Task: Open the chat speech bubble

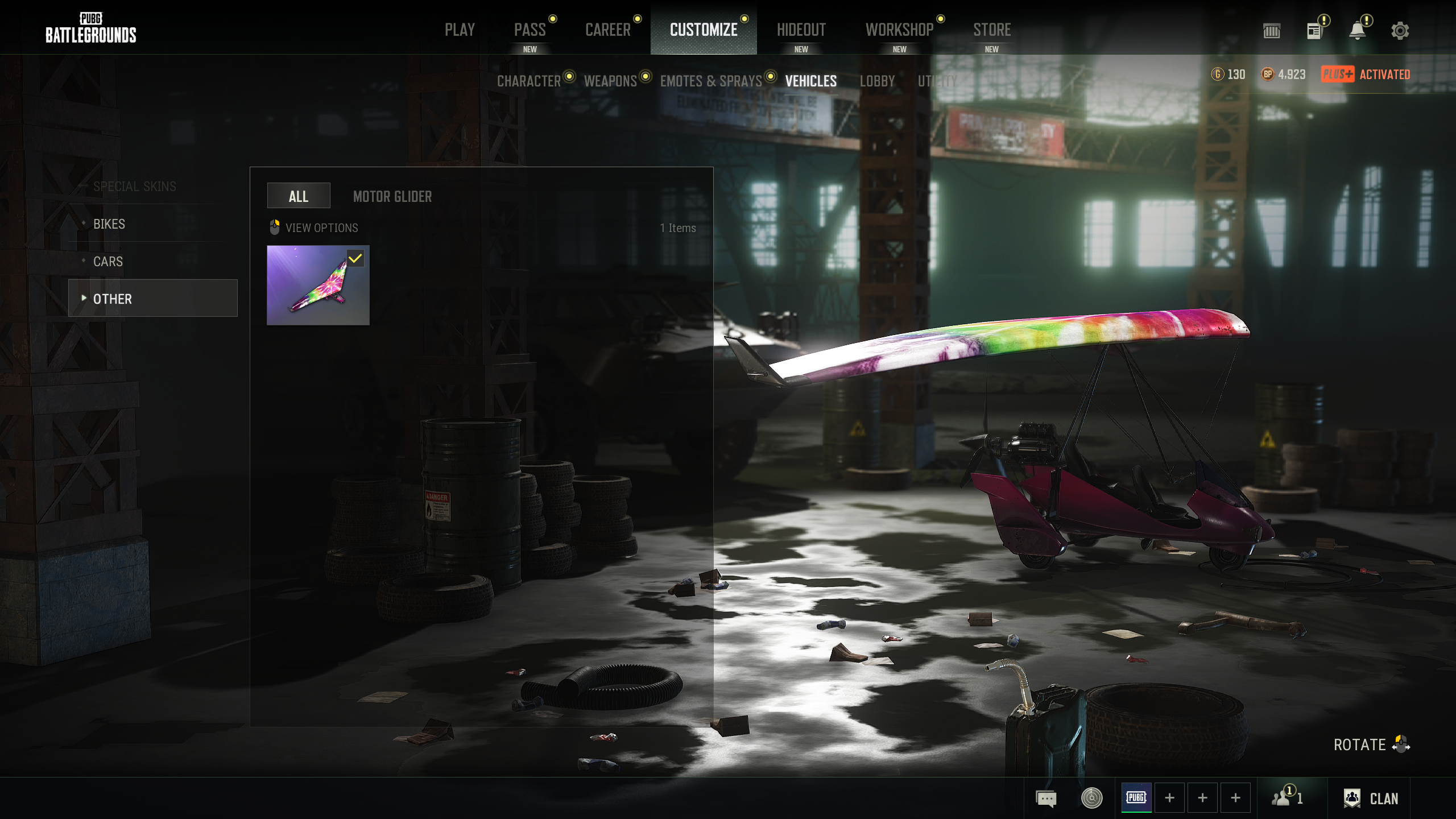Action: 1046,799
